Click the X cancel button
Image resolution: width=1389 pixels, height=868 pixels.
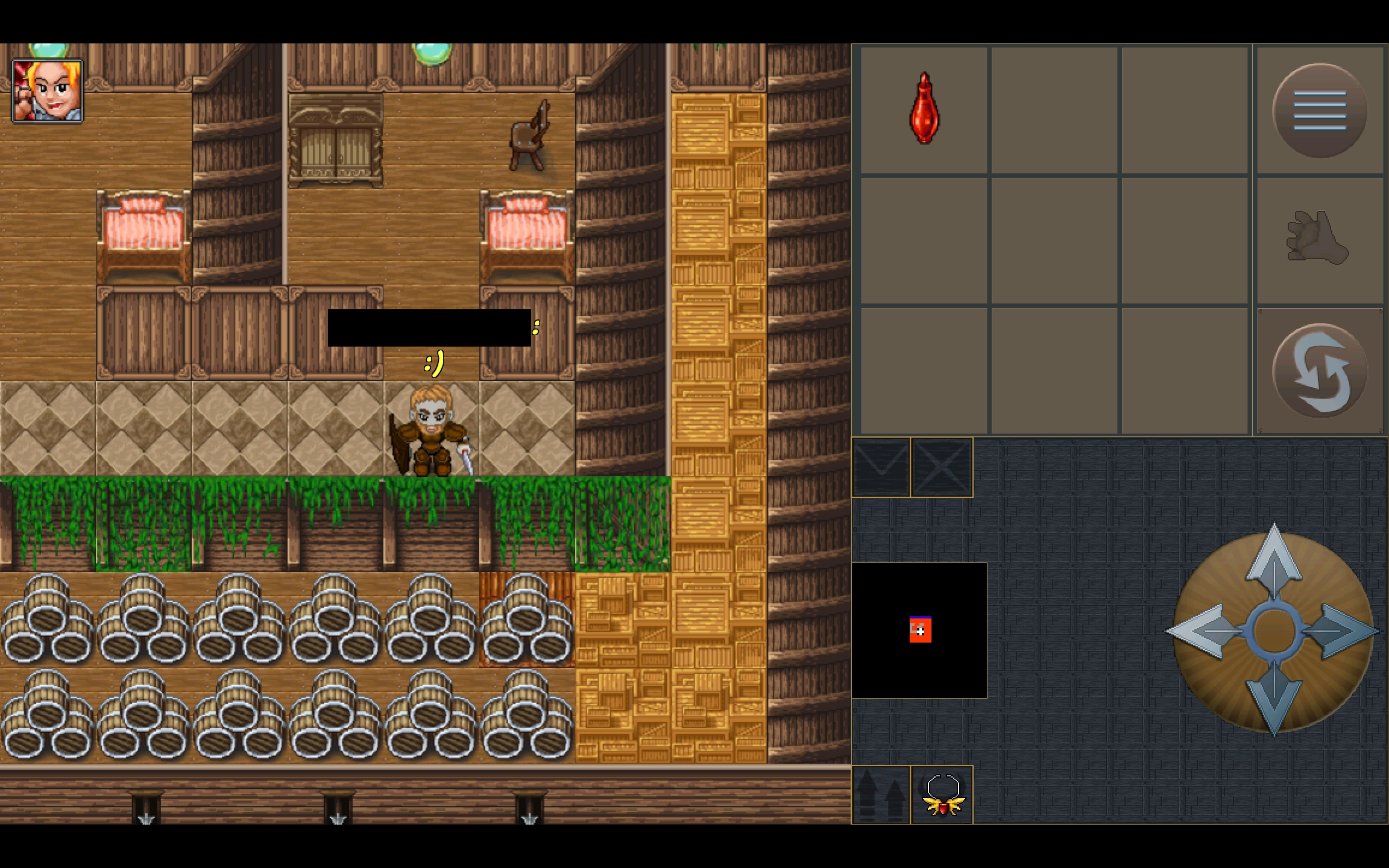click(x=942, y=467)
